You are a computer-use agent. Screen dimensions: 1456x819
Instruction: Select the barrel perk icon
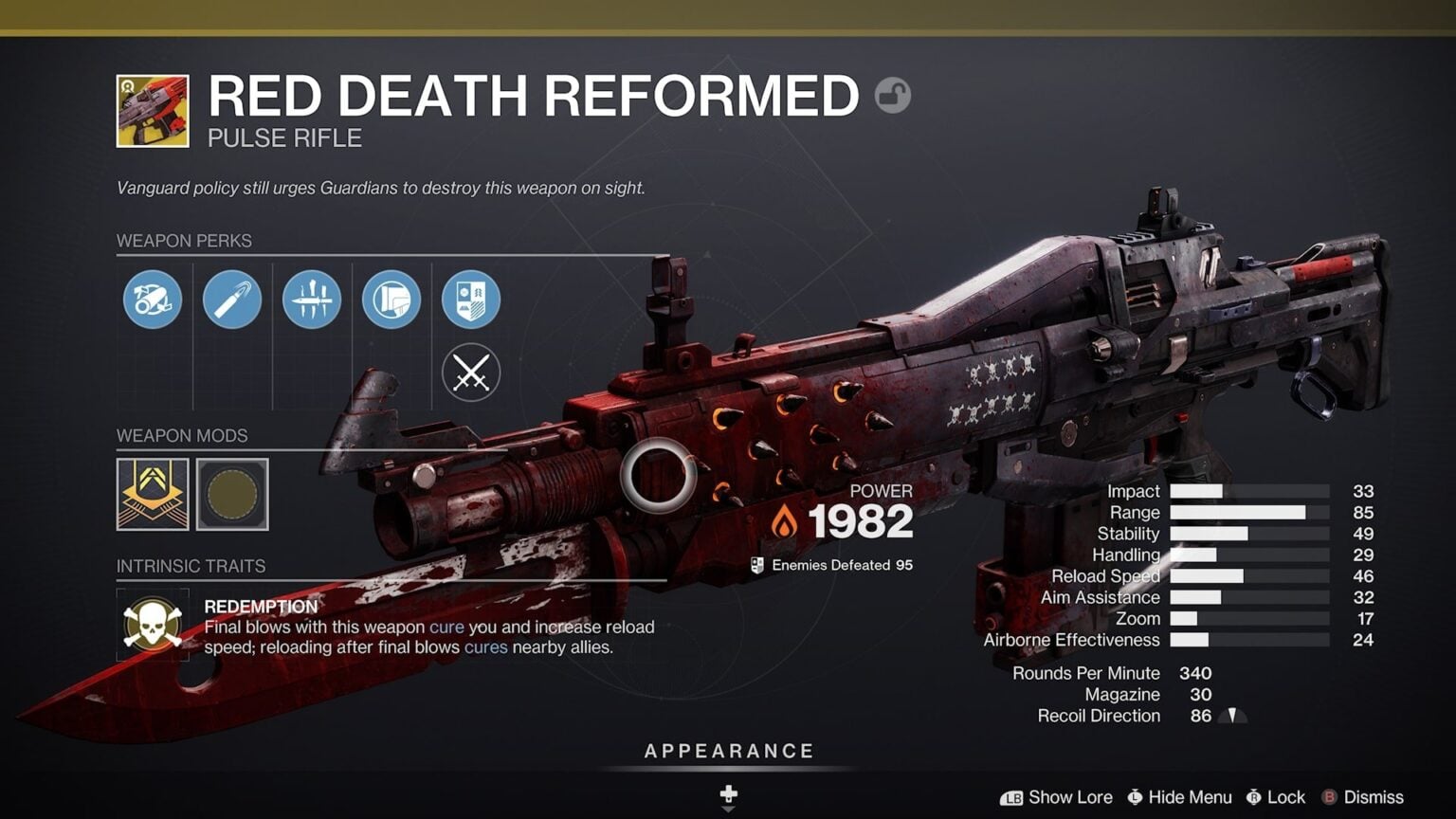click(x=152, y=300)
